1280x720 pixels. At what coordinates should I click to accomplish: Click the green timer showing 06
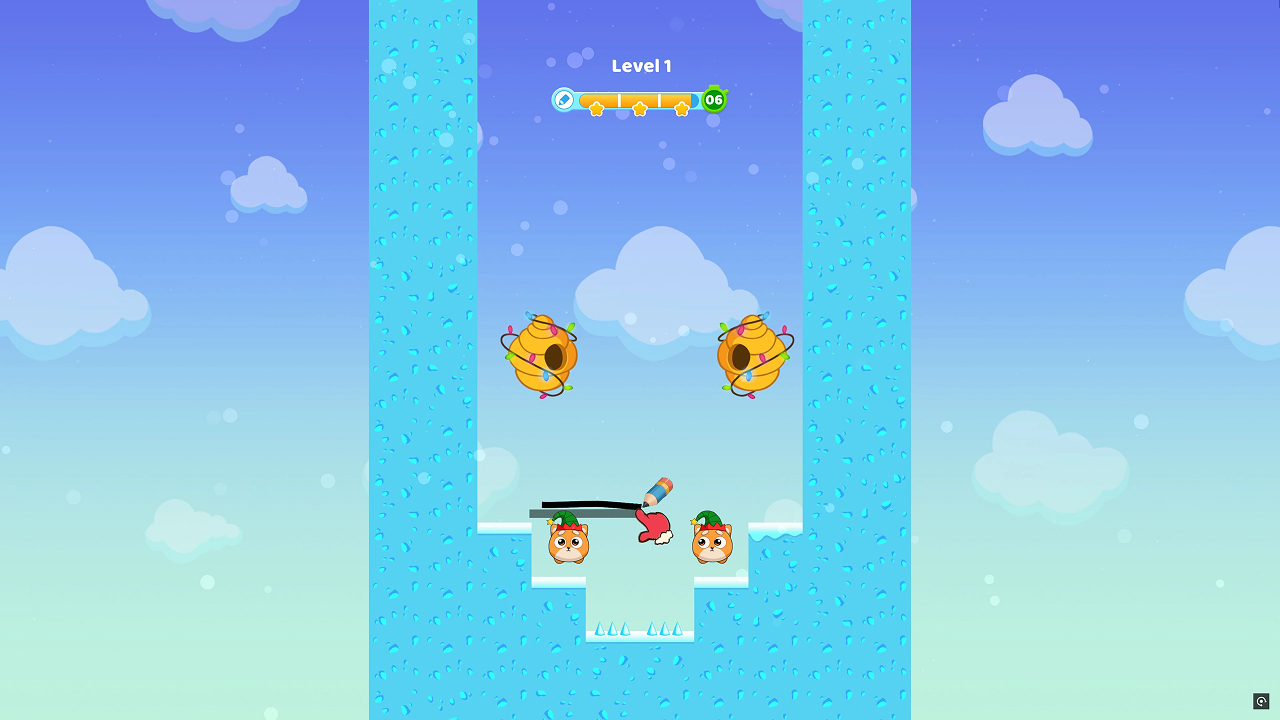(x=713, y=100)
